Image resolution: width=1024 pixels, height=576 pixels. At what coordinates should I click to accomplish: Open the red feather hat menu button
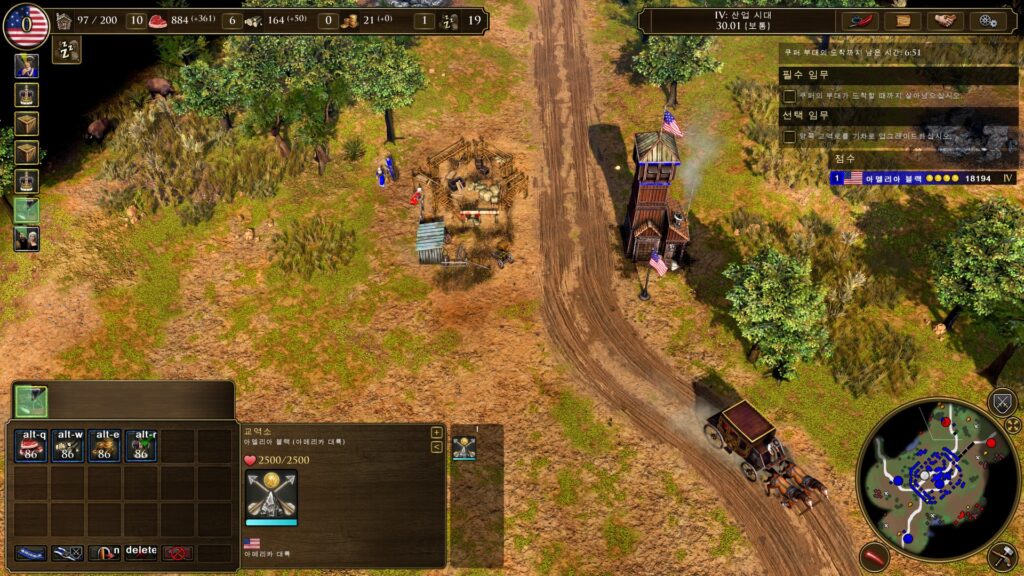point(858,21)
